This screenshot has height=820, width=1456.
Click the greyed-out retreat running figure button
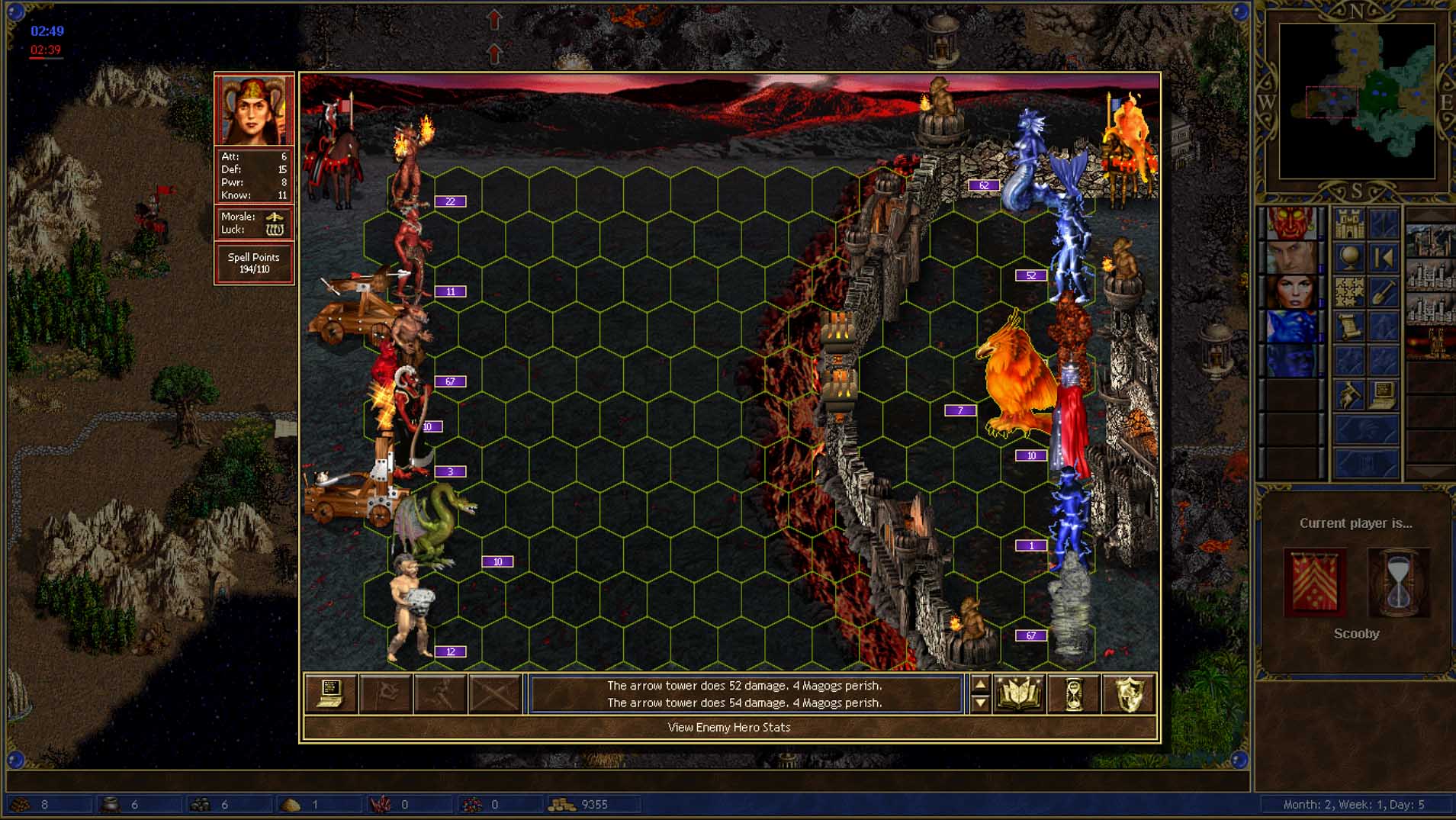click(440, 693)
